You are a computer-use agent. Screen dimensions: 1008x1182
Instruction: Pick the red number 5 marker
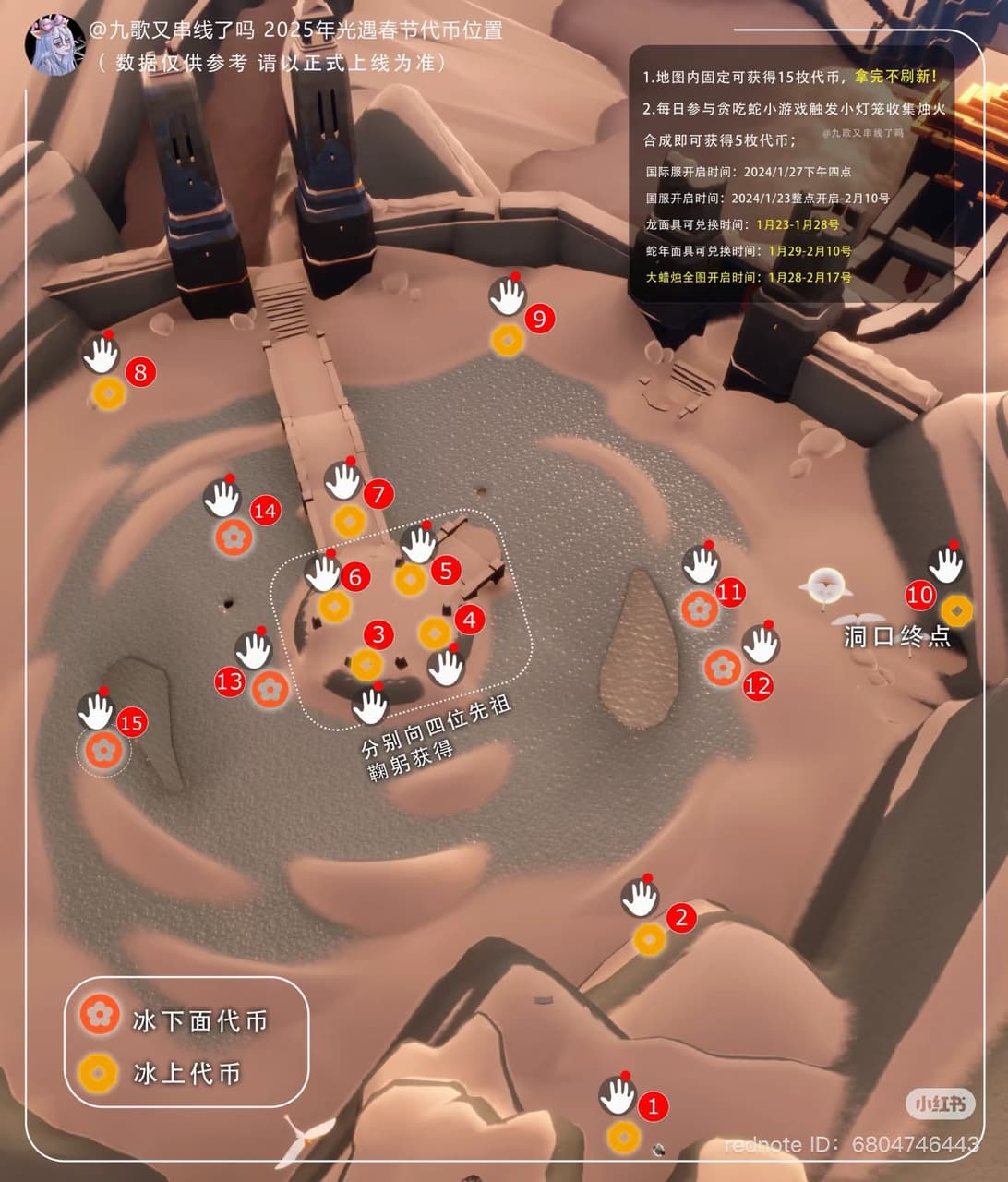[x=446, y=571]
